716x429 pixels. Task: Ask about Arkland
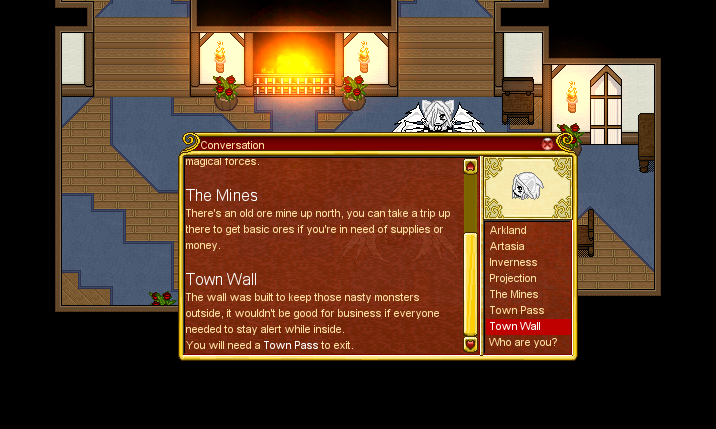click(508, 230)
